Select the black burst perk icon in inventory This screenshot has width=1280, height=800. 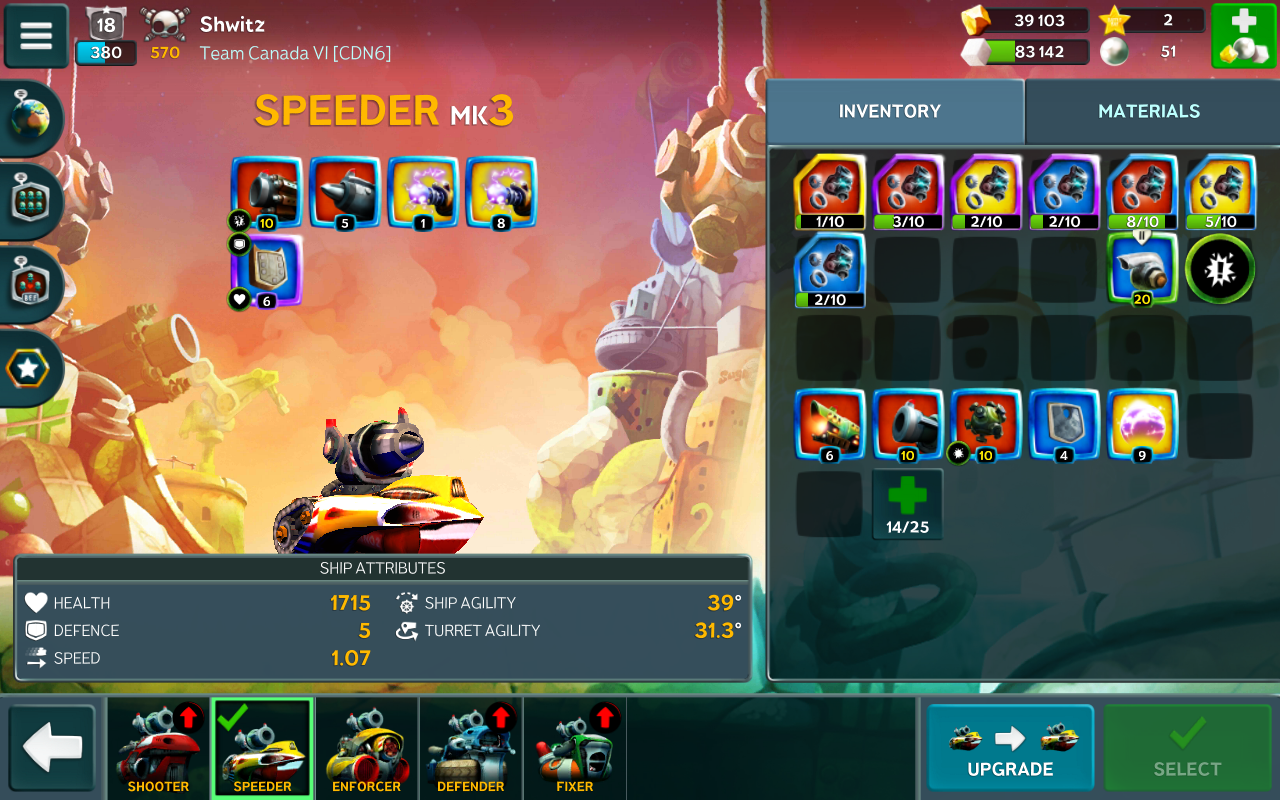click(1220, 268)
